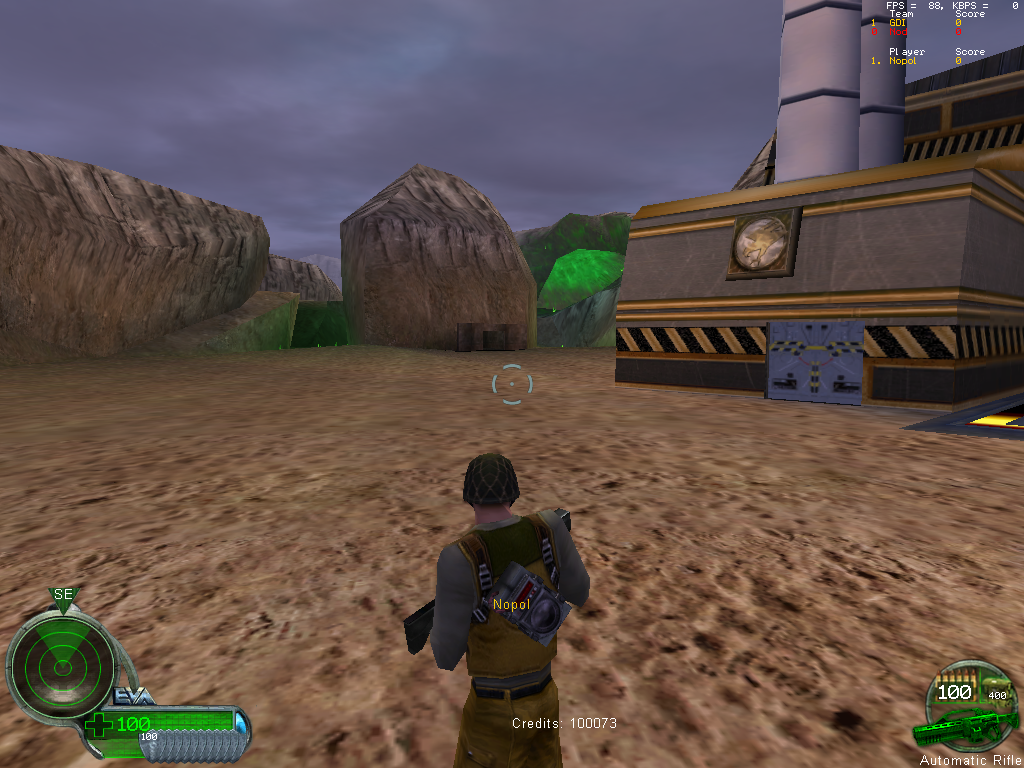The width and height of the screenshot is (1024, 768).
Task: Select the Automatic Rifle weapon icon
Action: (964, 728)
